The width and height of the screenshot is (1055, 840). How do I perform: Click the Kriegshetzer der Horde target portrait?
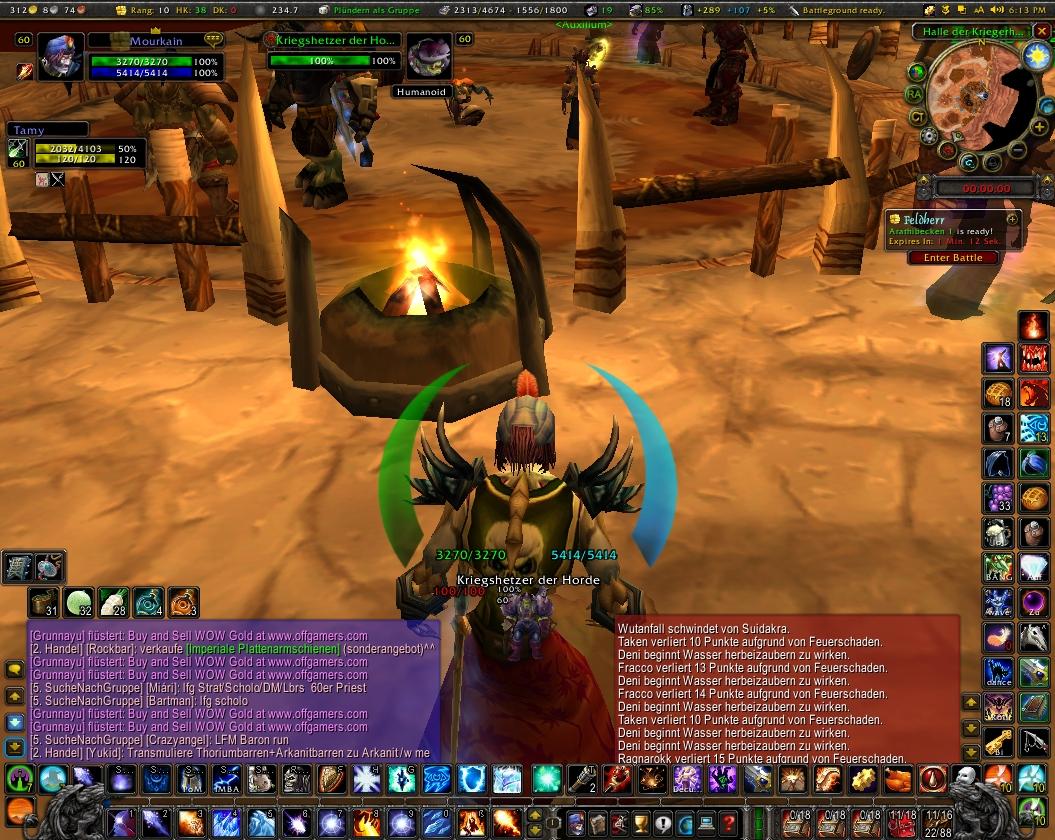[430, 57]
